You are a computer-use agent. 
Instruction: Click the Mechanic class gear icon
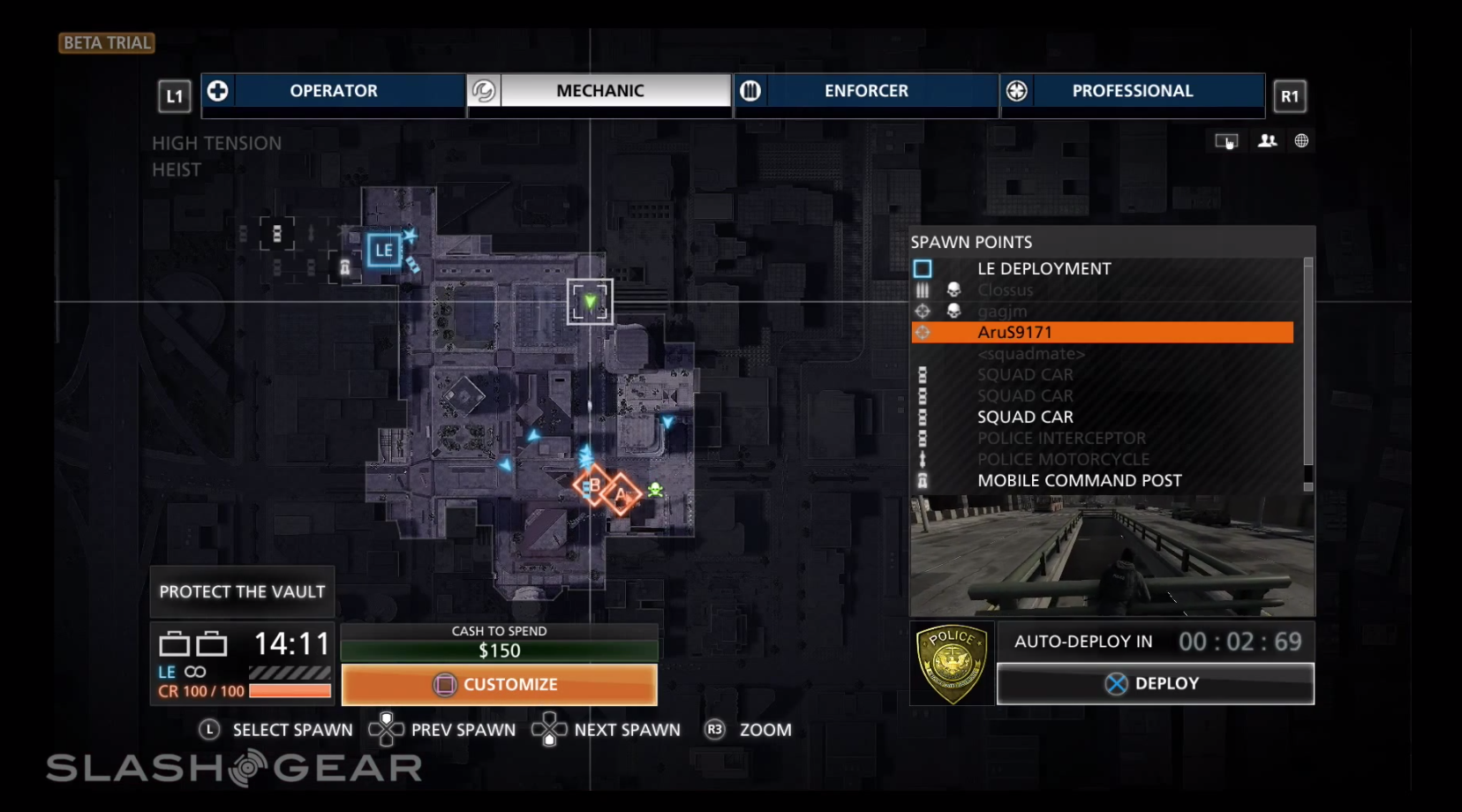click(482, 90)
